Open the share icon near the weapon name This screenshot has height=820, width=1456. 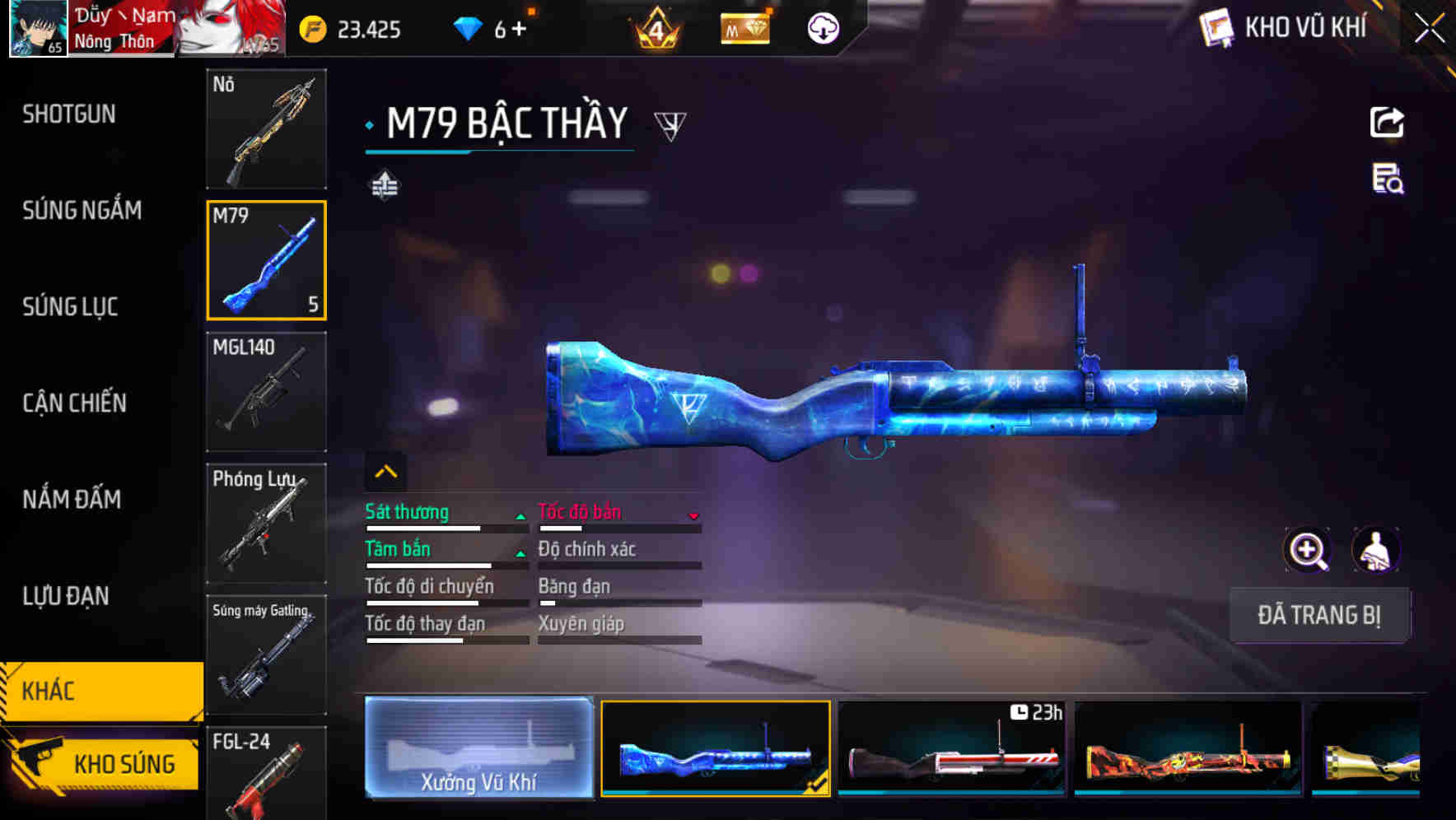(x=1388, y=122)
